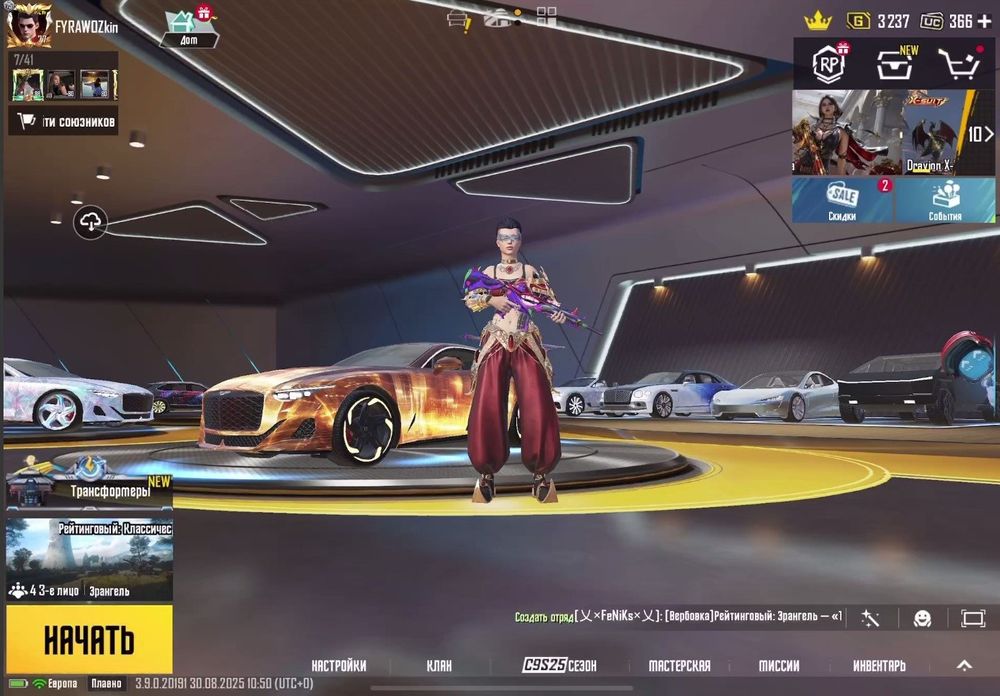
Task: Open the Инвентарь inventory menu
Action: click(879, 665)
